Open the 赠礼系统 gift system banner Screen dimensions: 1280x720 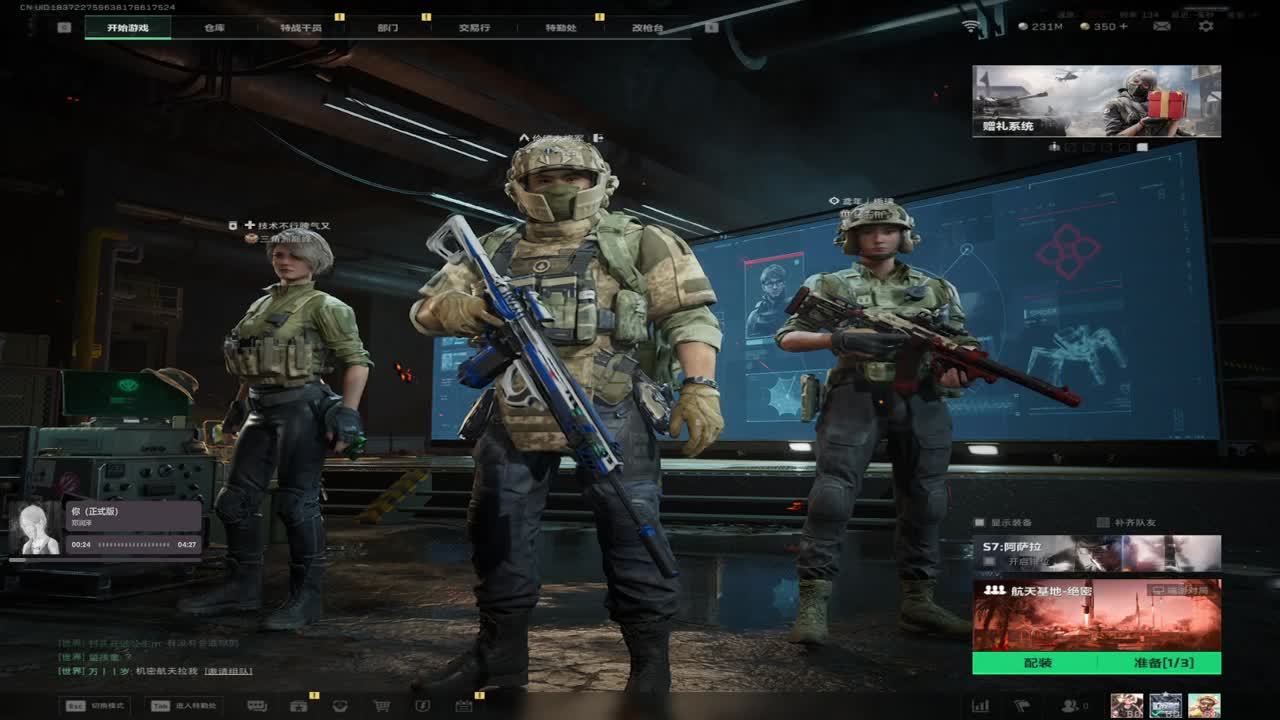tap(1096, 101)
